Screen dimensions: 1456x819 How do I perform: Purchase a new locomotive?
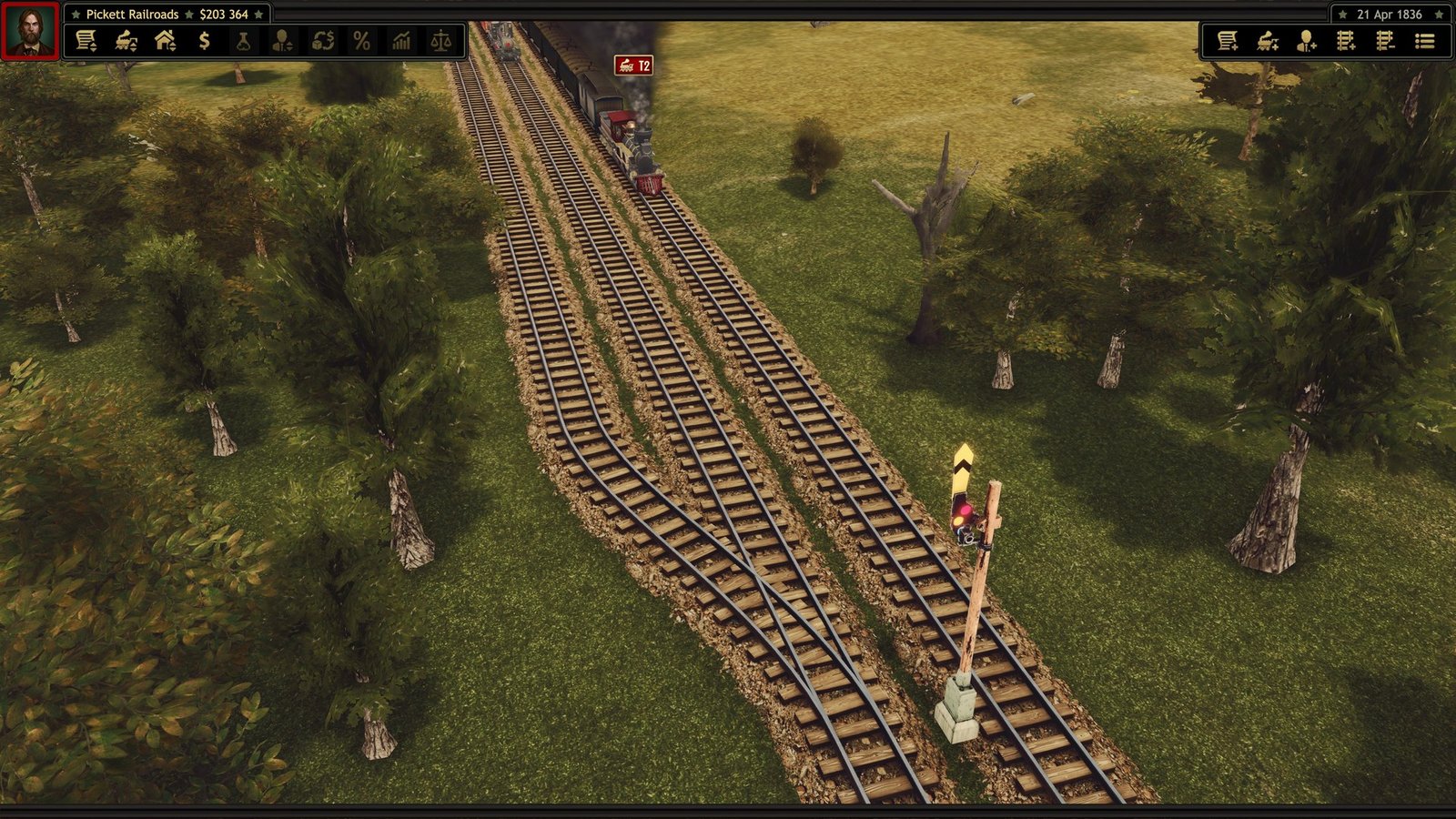point(1267,39)
